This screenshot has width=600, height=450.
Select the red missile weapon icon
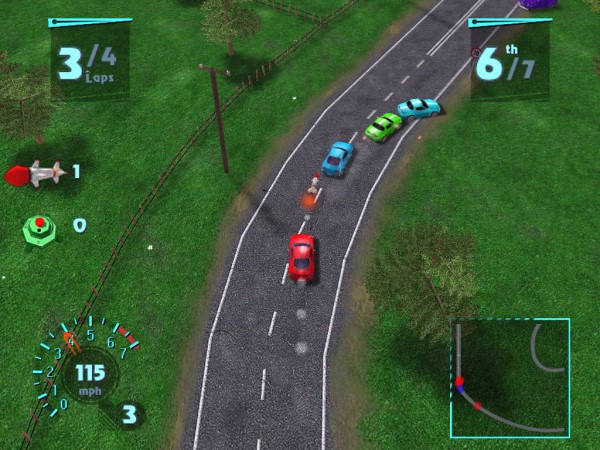[x=36, y=173]
